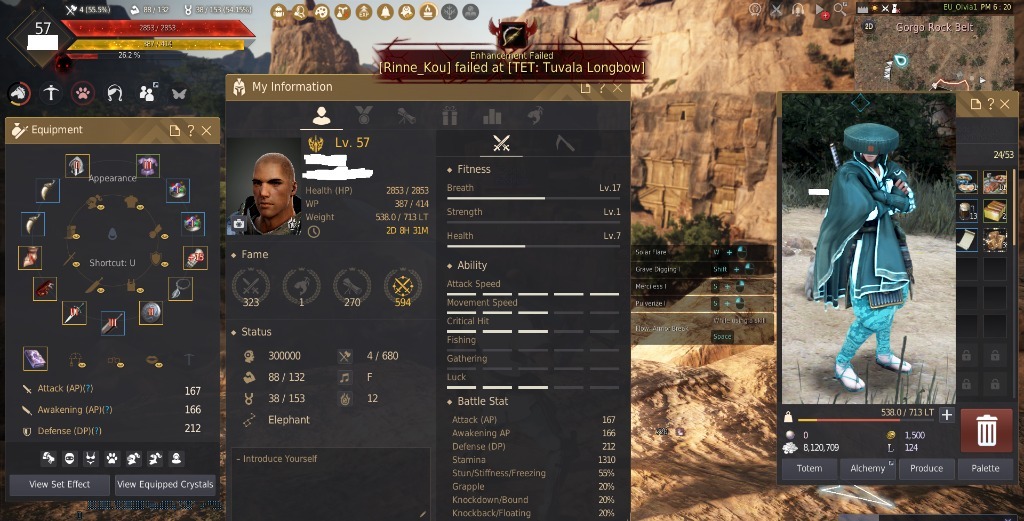Open Equipment window help question mark
Viewport: 1024px width, 521px height.
coord(191,130)
